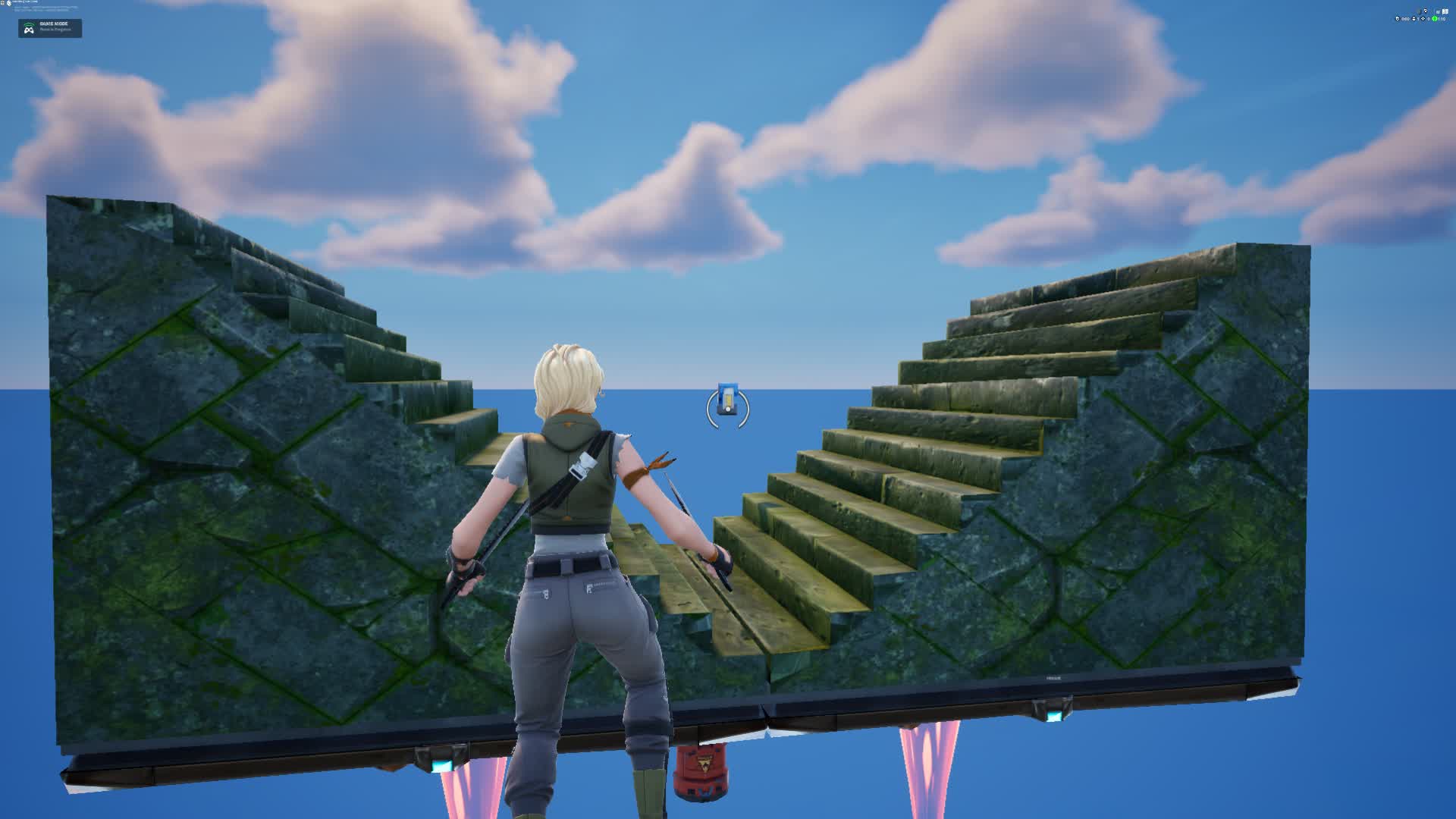
Task: Click the green signal arcs above the controller icon
Action: 29,25
